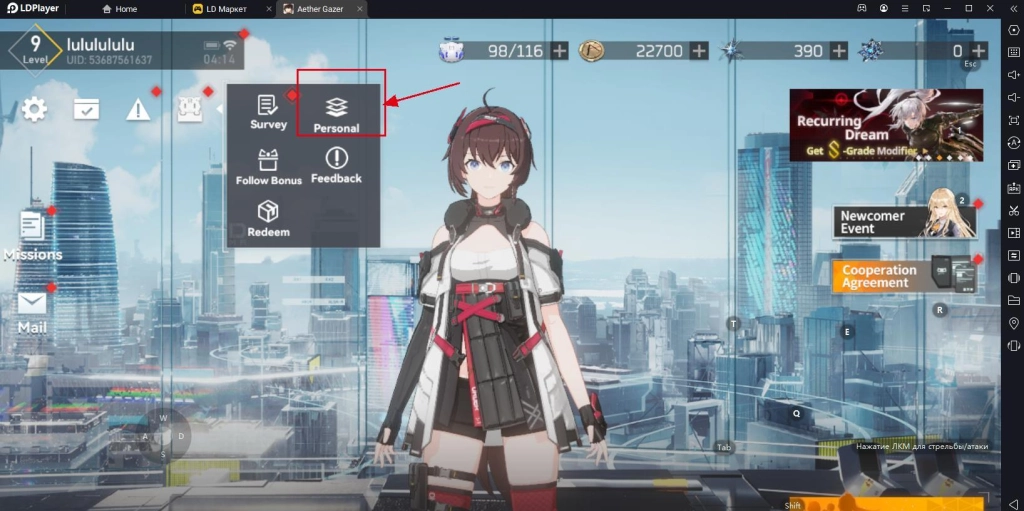Open the warning triangle notice icon

(x=137, y=109)
